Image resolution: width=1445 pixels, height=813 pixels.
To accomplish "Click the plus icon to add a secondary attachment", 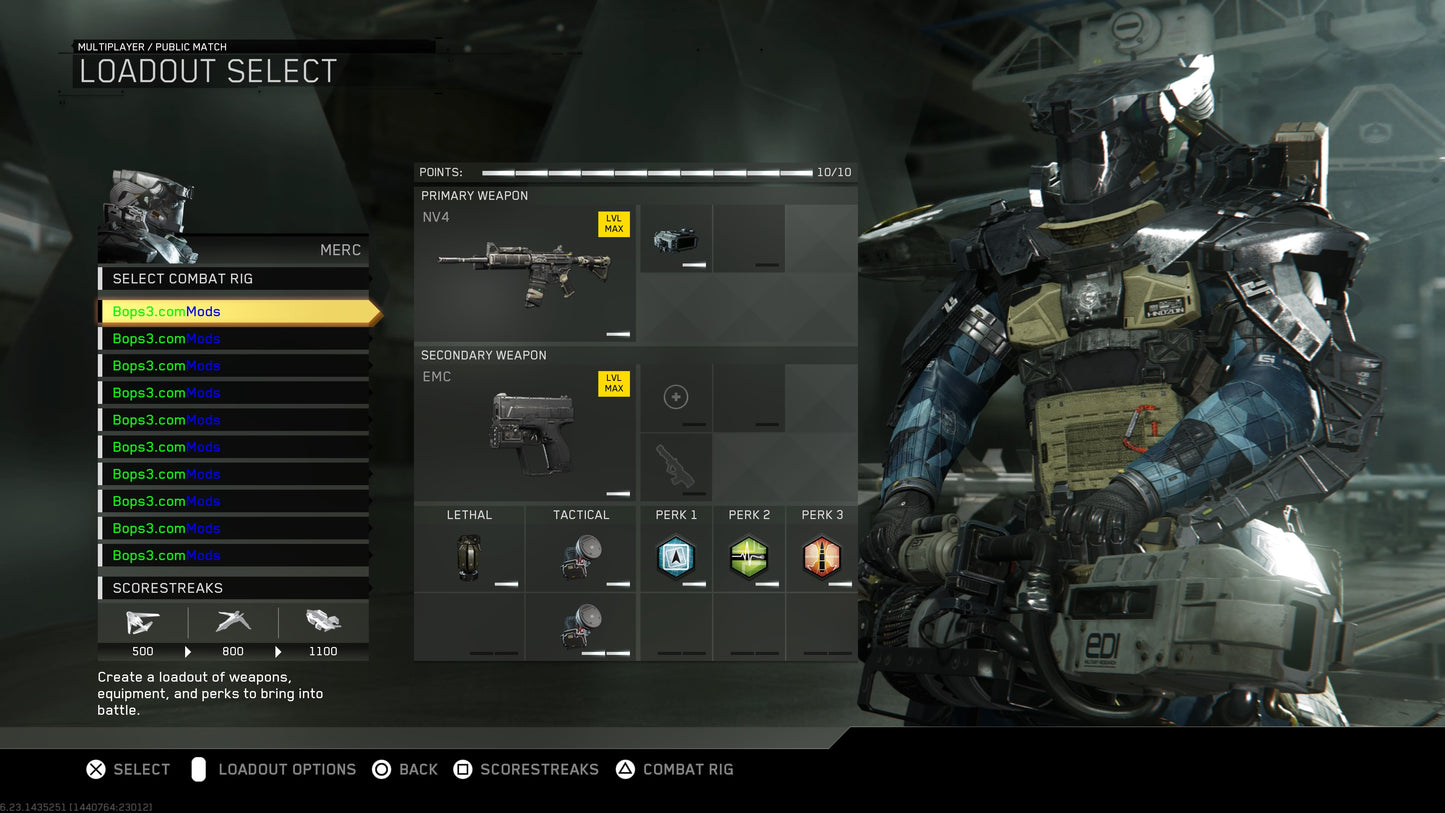I will coord(676,397).
